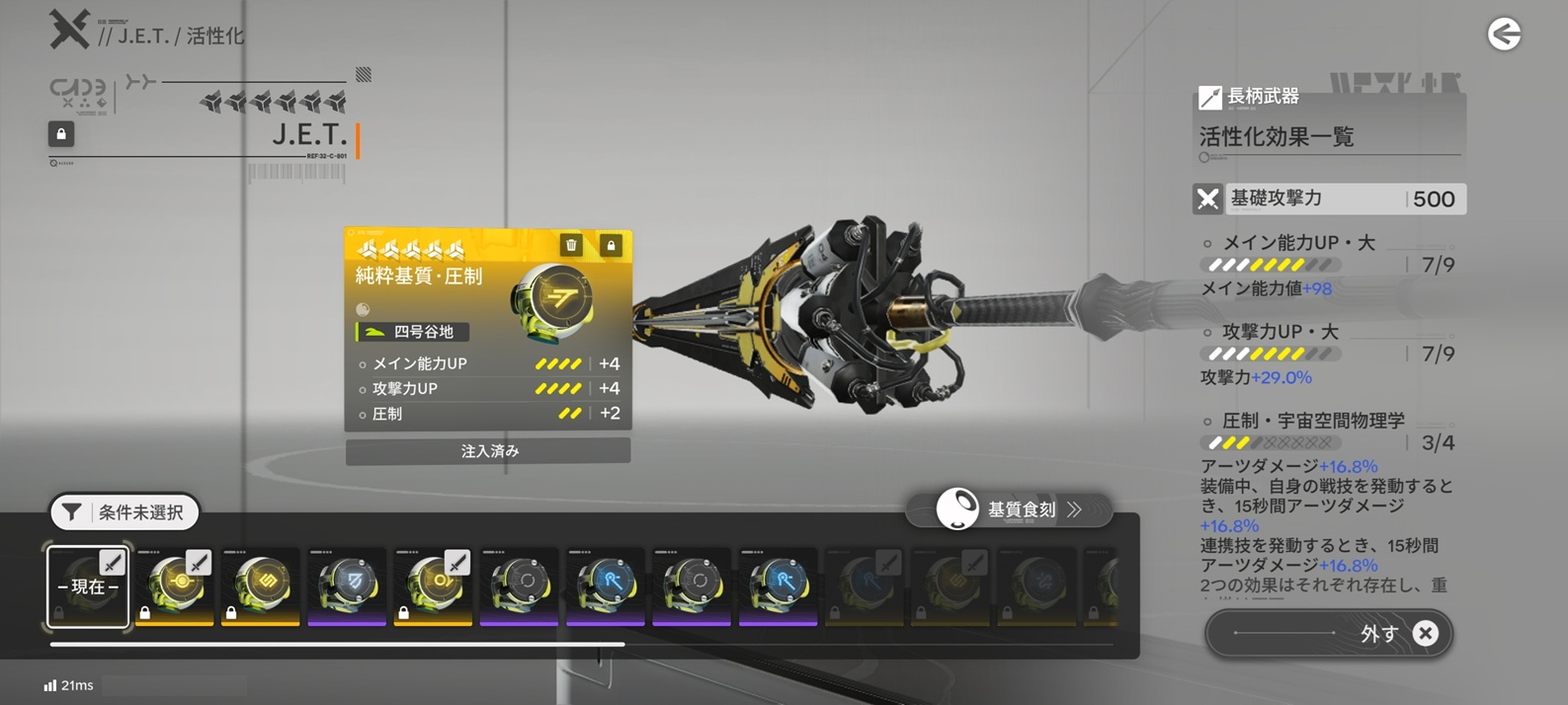Open the 条件未選択 filter
Image resolution: width=1568 pixels, height=705 pixels.
124,512
